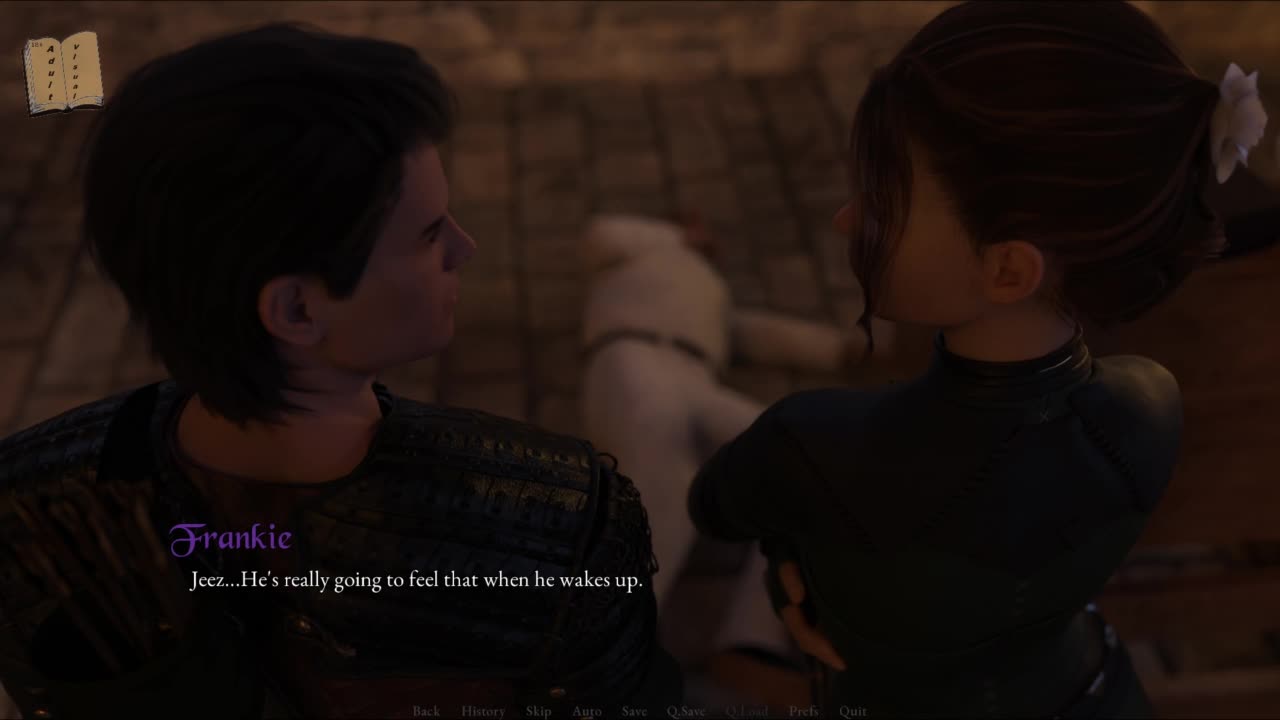Activate Skip in the quick menu

[538, 711]
